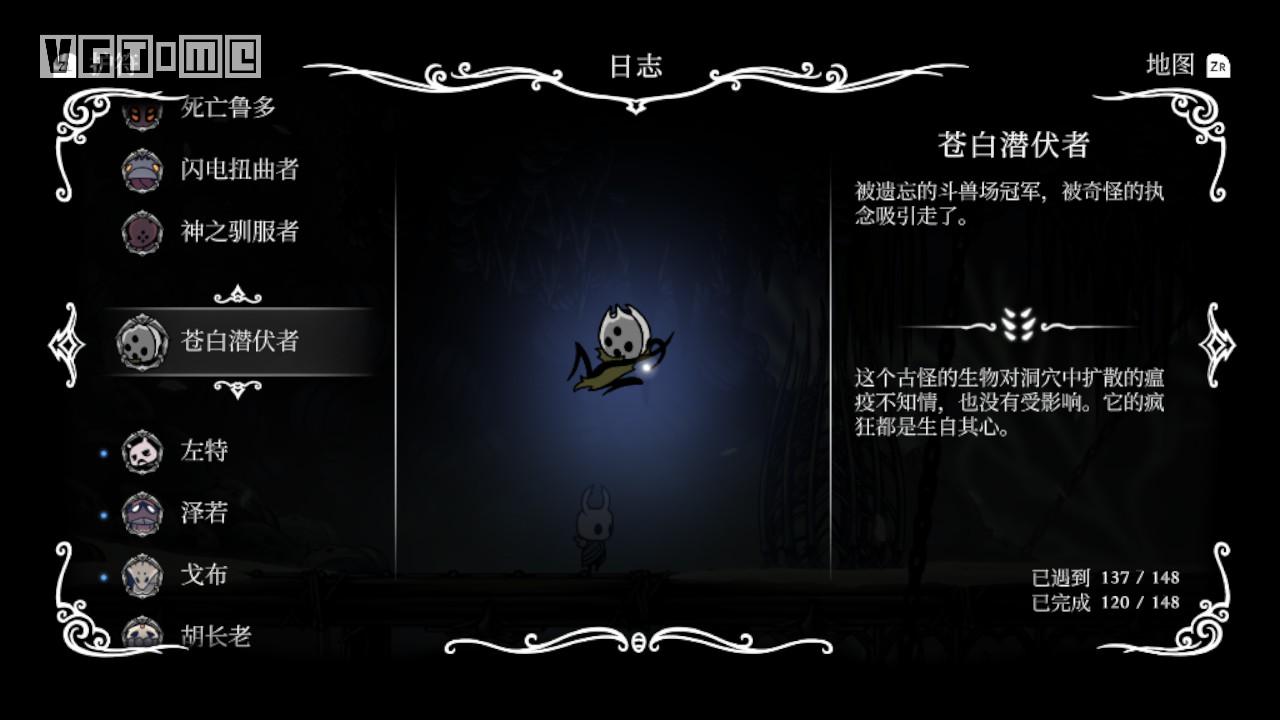Open the 地图 map view
This screenshot has width=1280, height=720.
pyautogui.click(x=1170, y=63)
